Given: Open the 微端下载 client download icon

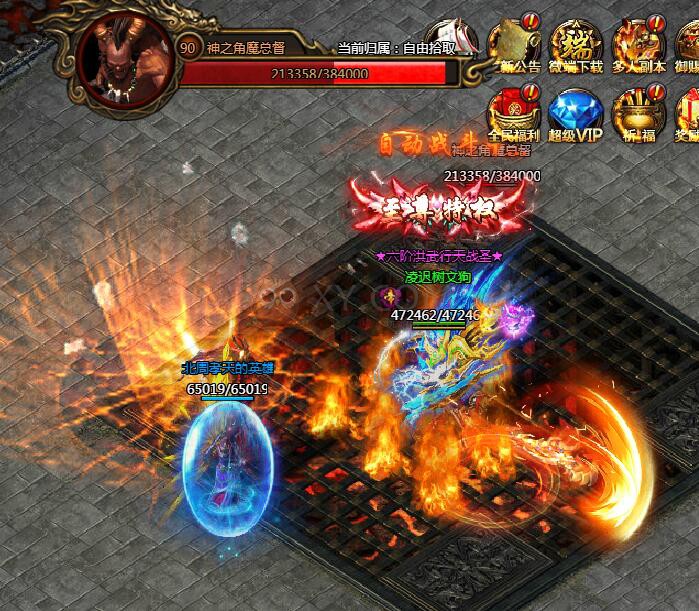Looking at the screenshot, I should [x=576, y=45].
